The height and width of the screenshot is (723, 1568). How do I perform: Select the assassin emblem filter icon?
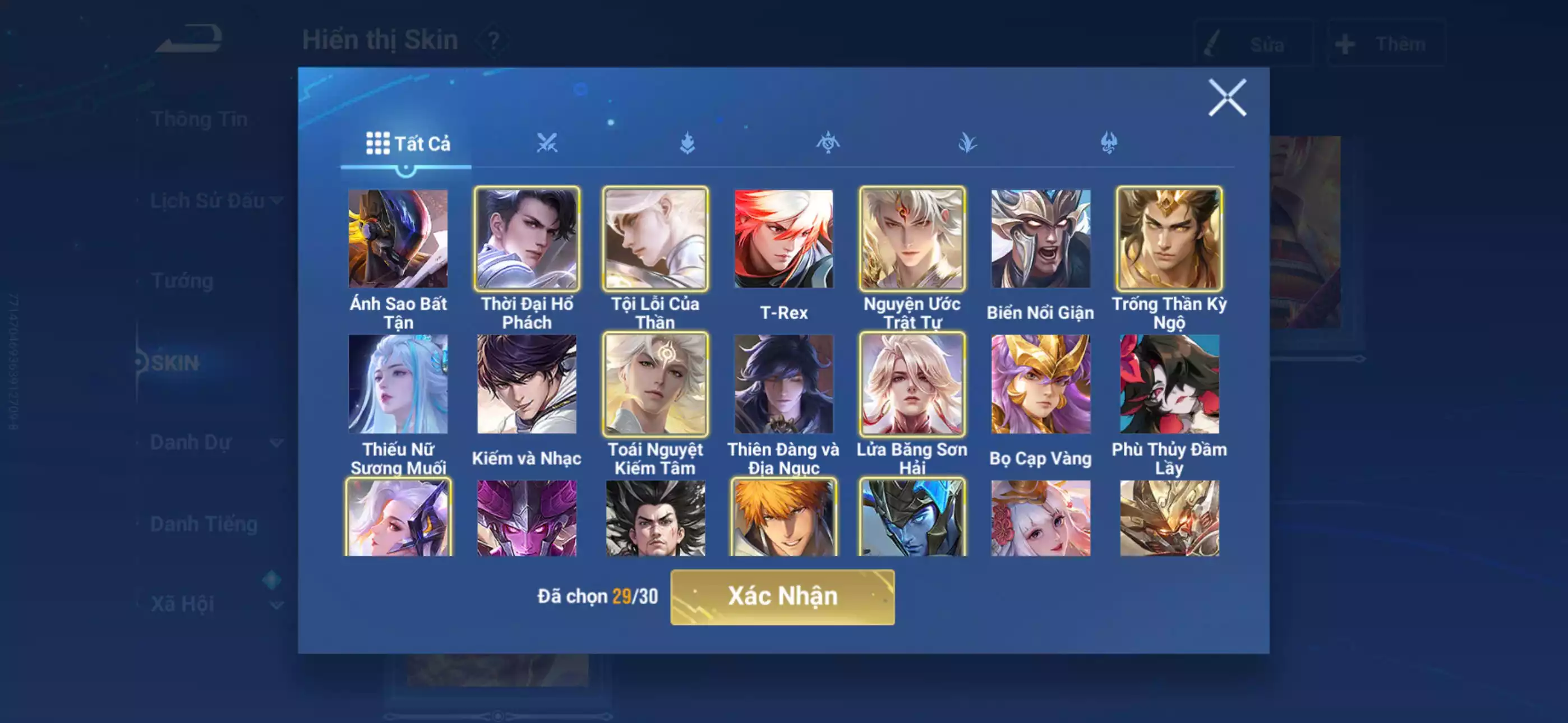click(828, 143)
